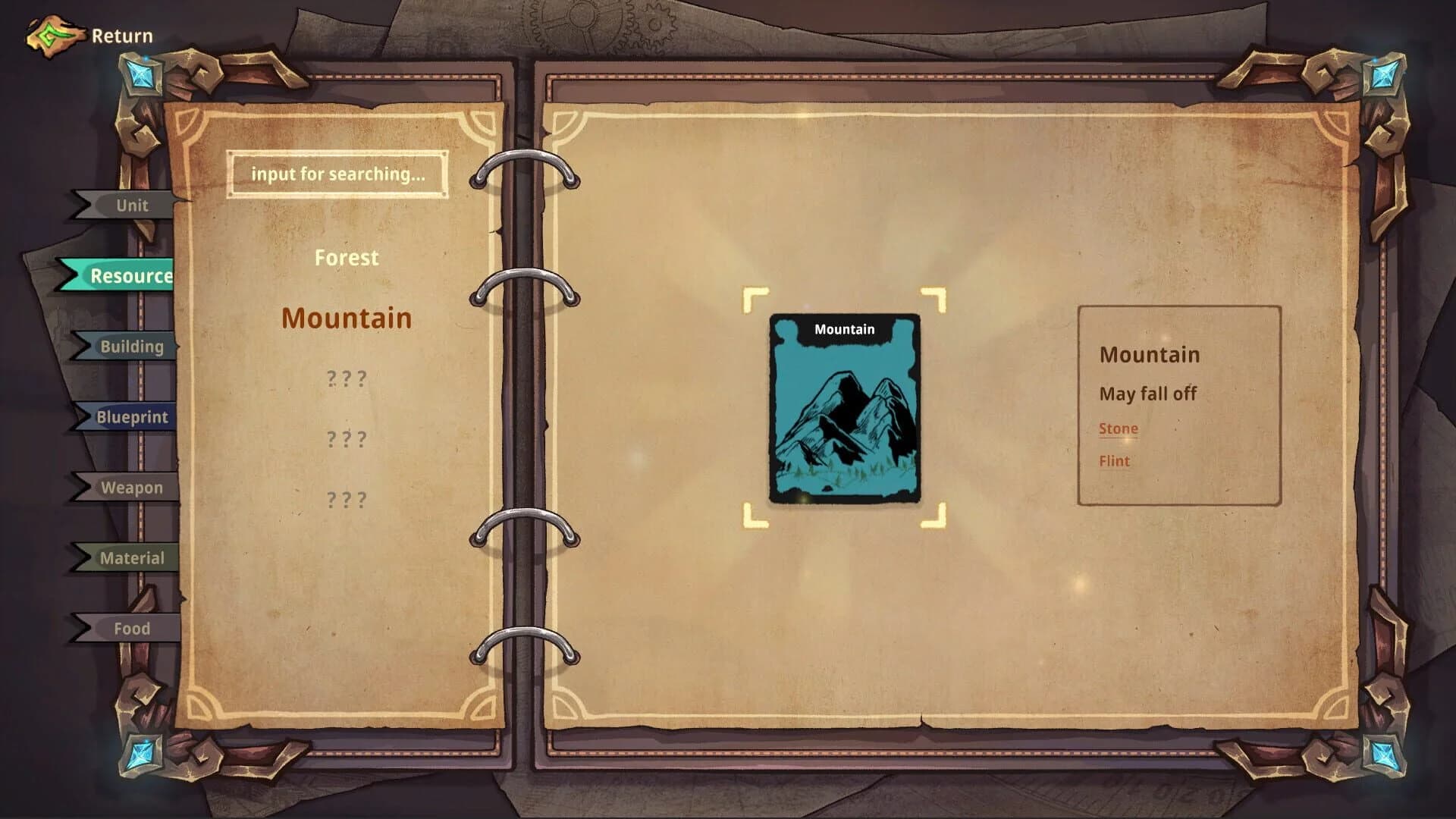Select the Mountain entry in the list
This screenshot has width=1456, height=819.
tap(347, 318)
